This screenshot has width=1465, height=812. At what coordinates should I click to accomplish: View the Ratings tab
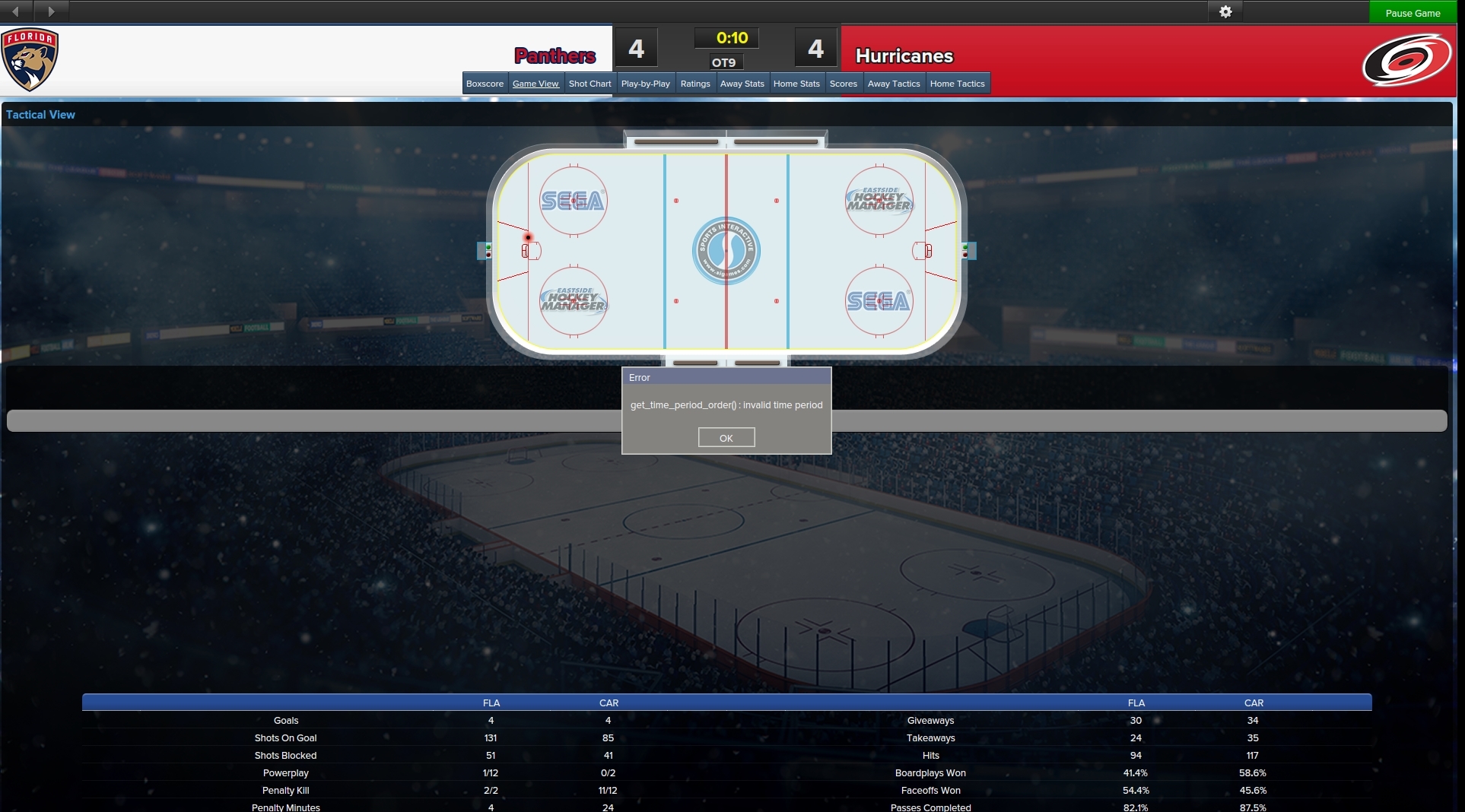click(695, 84)
